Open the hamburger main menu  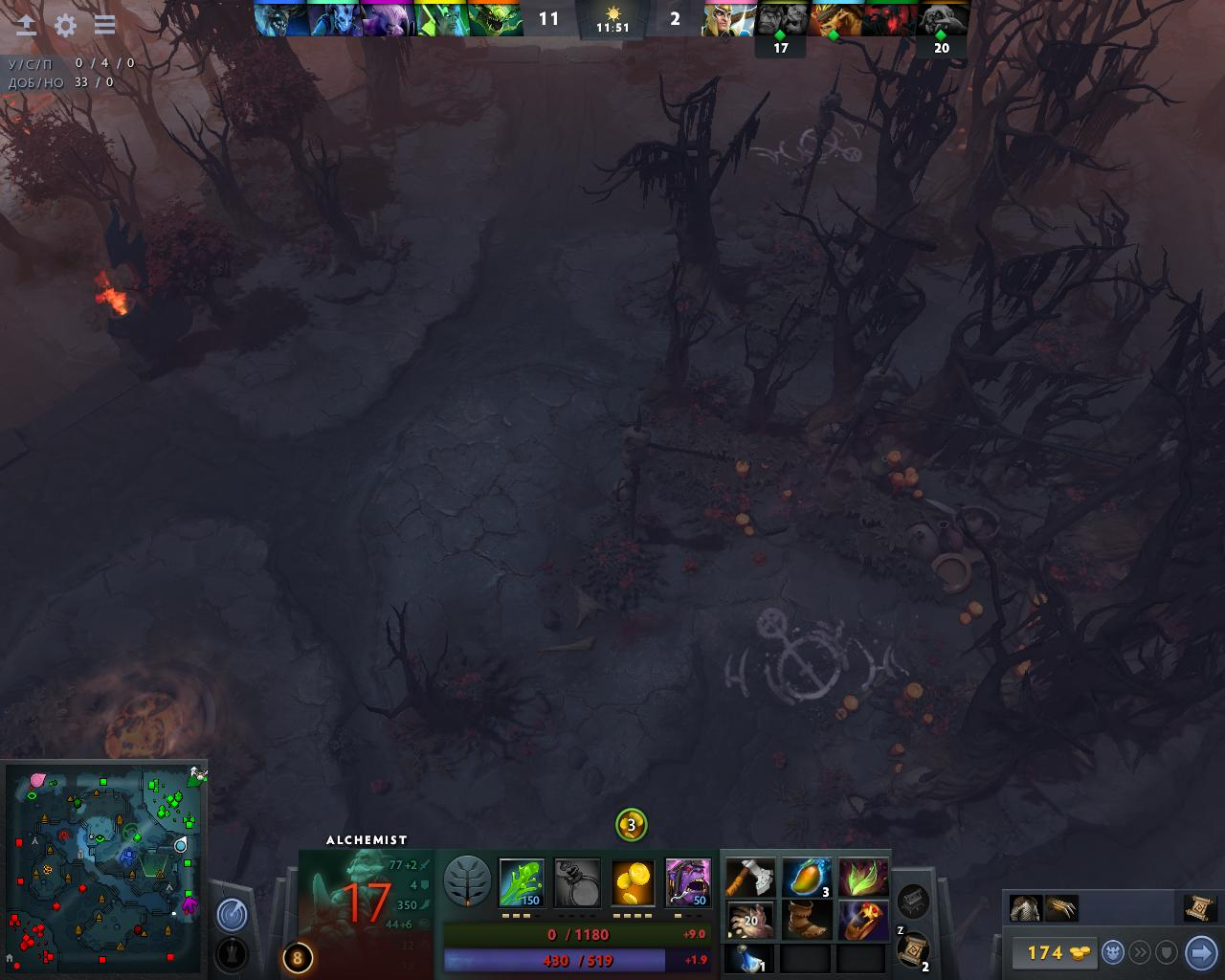pyautogui.click(x=104, y=25)
